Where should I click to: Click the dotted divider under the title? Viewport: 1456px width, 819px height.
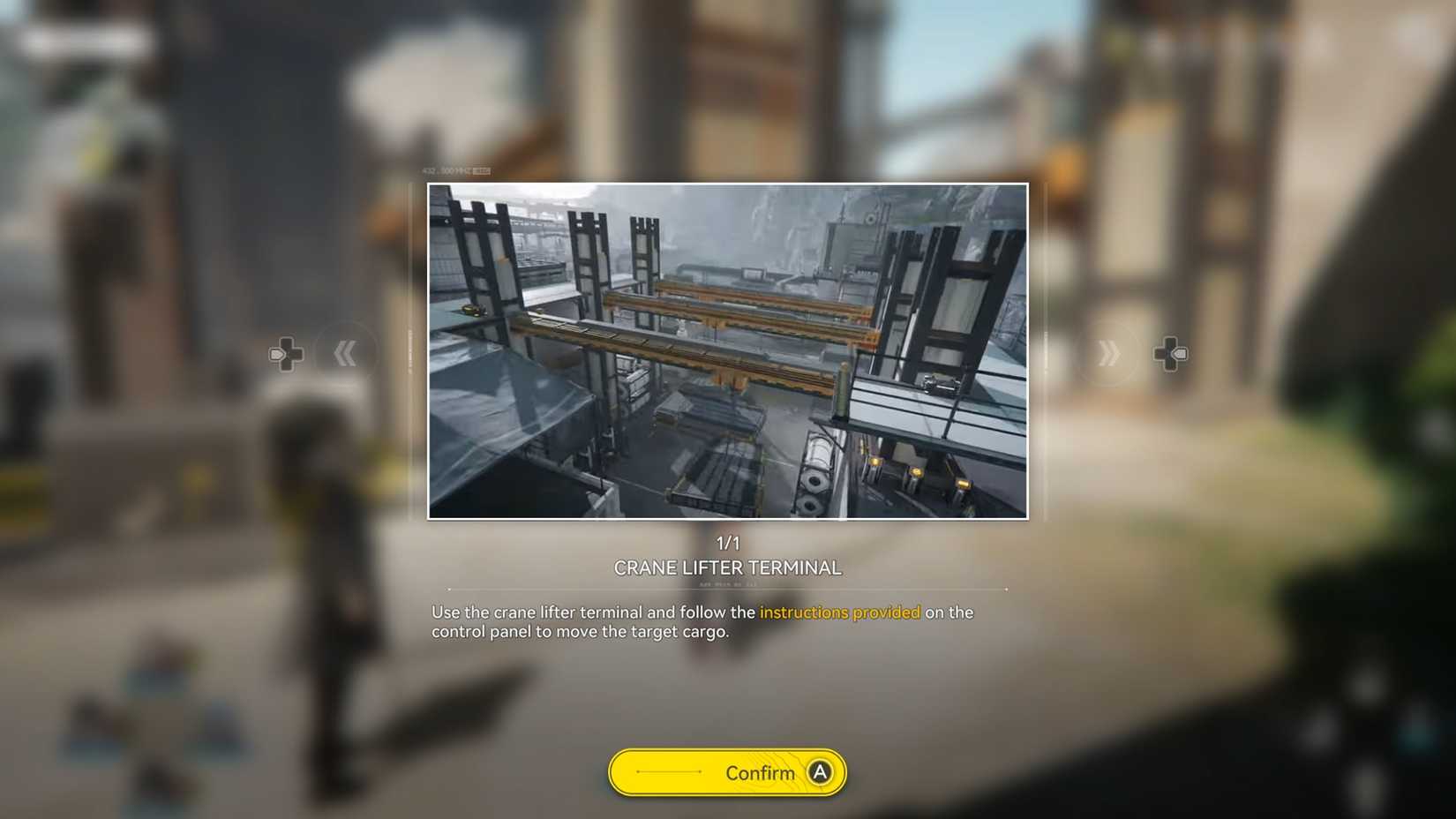(727, 586)
